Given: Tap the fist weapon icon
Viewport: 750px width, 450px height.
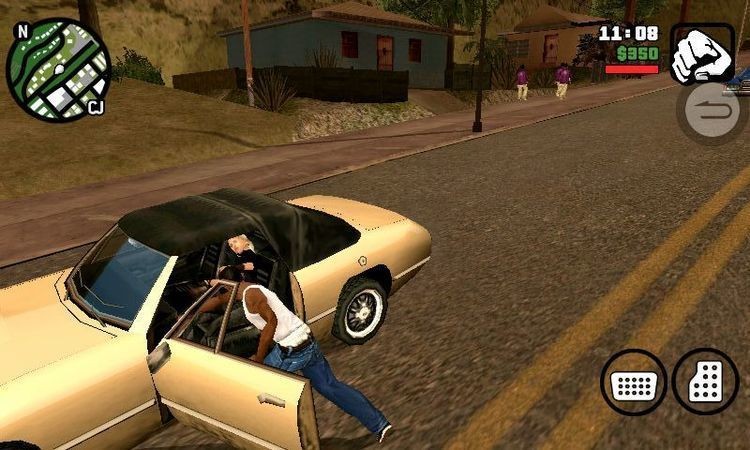Looking at the screenshot, I should 701,54.
